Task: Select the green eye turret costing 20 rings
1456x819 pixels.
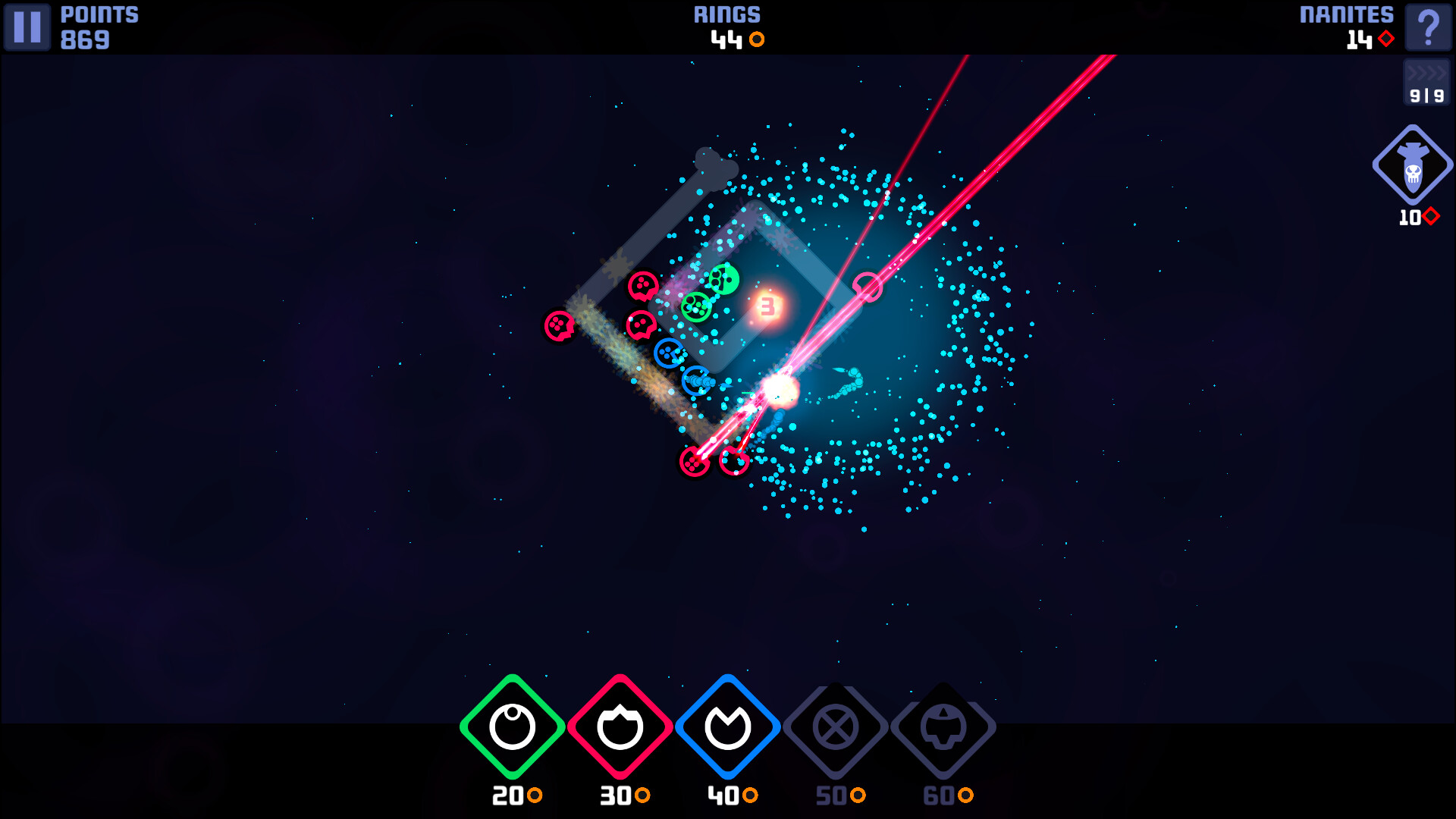Action: tap(511, 726)
